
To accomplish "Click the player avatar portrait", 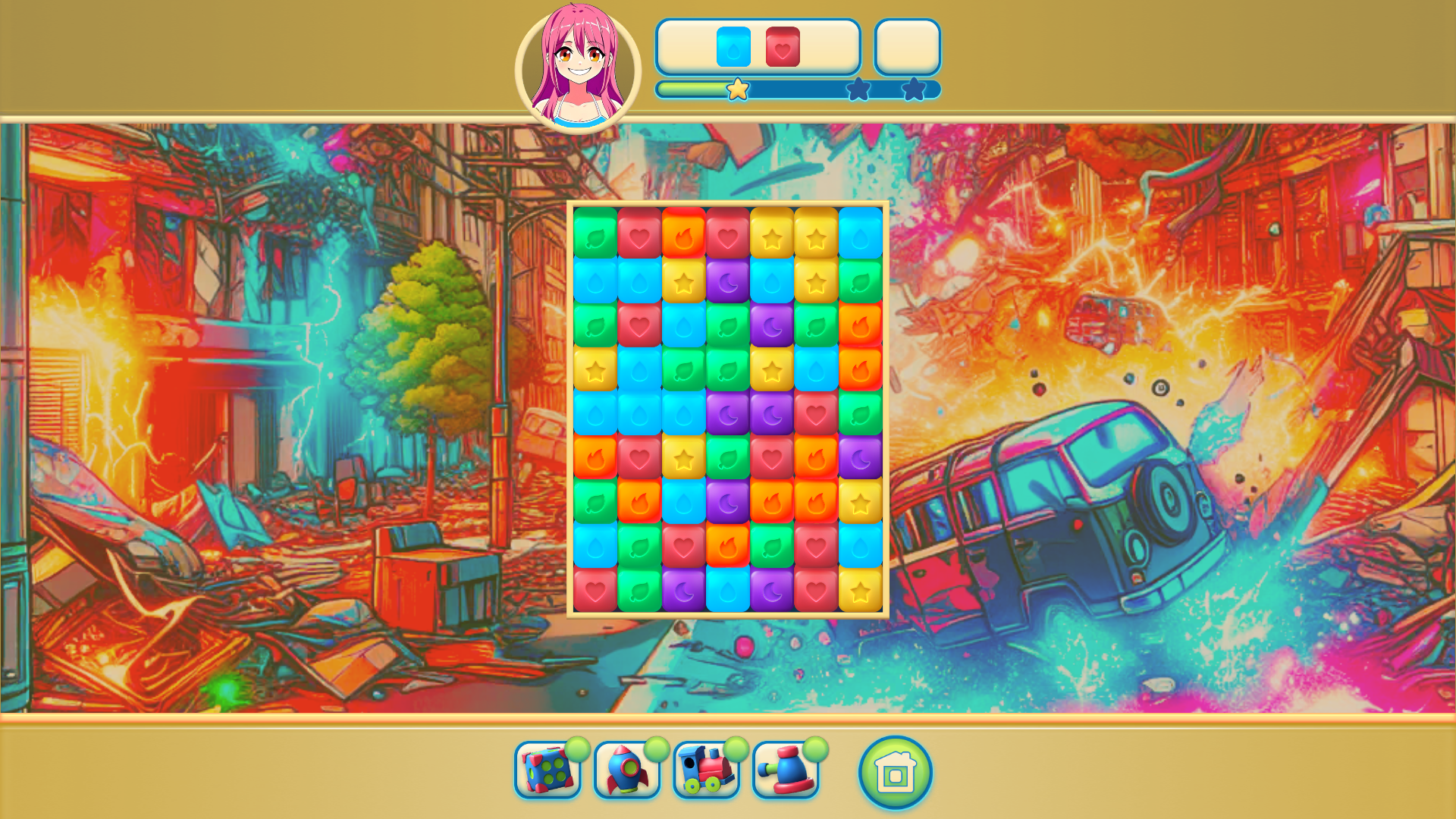I will (578, 61).
